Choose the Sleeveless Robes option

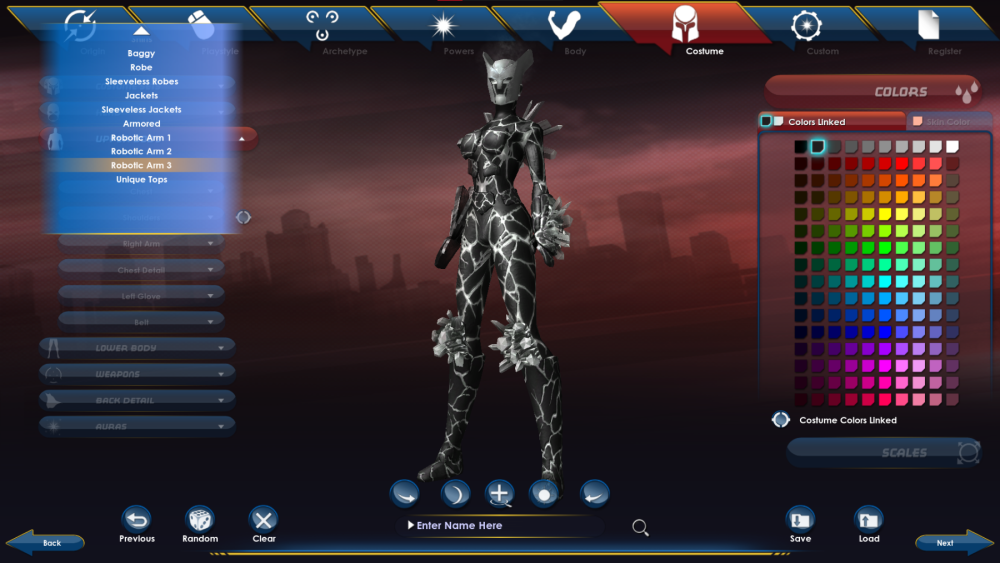coord(141,81)
